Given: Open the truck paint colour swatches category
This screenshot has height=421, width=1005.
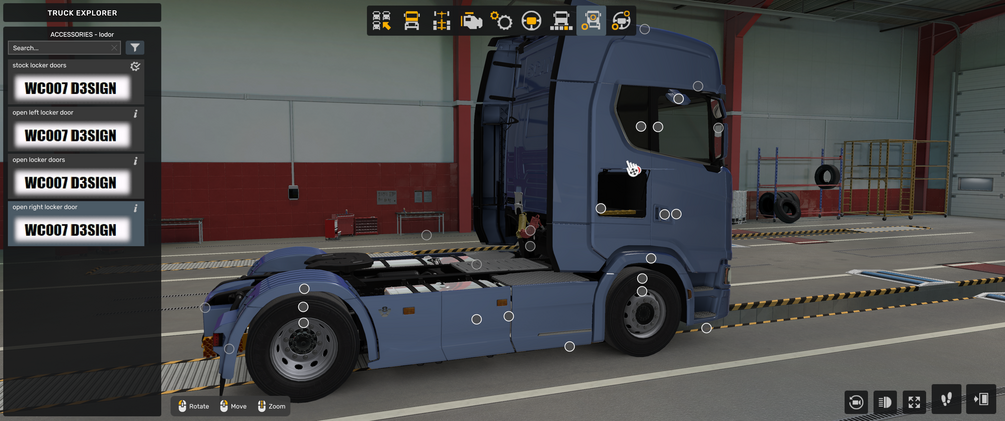Looking at the screenshot, I should tap(561, 21).
